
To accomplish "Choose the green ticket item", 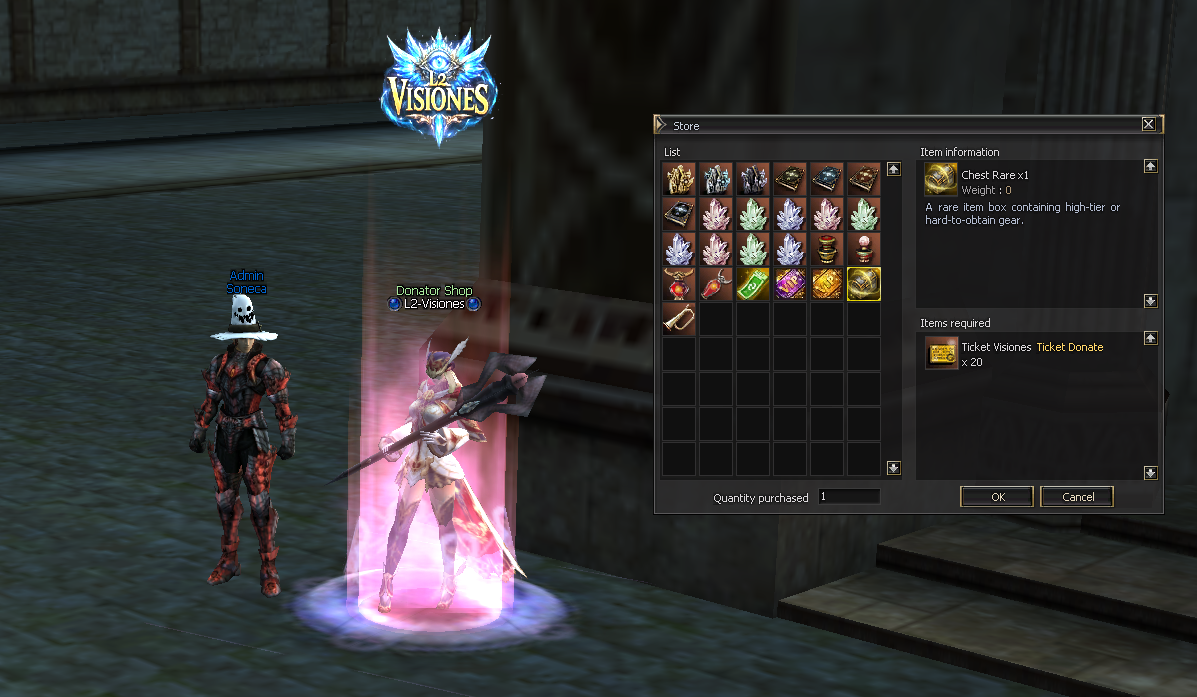I will coord(753,284).
